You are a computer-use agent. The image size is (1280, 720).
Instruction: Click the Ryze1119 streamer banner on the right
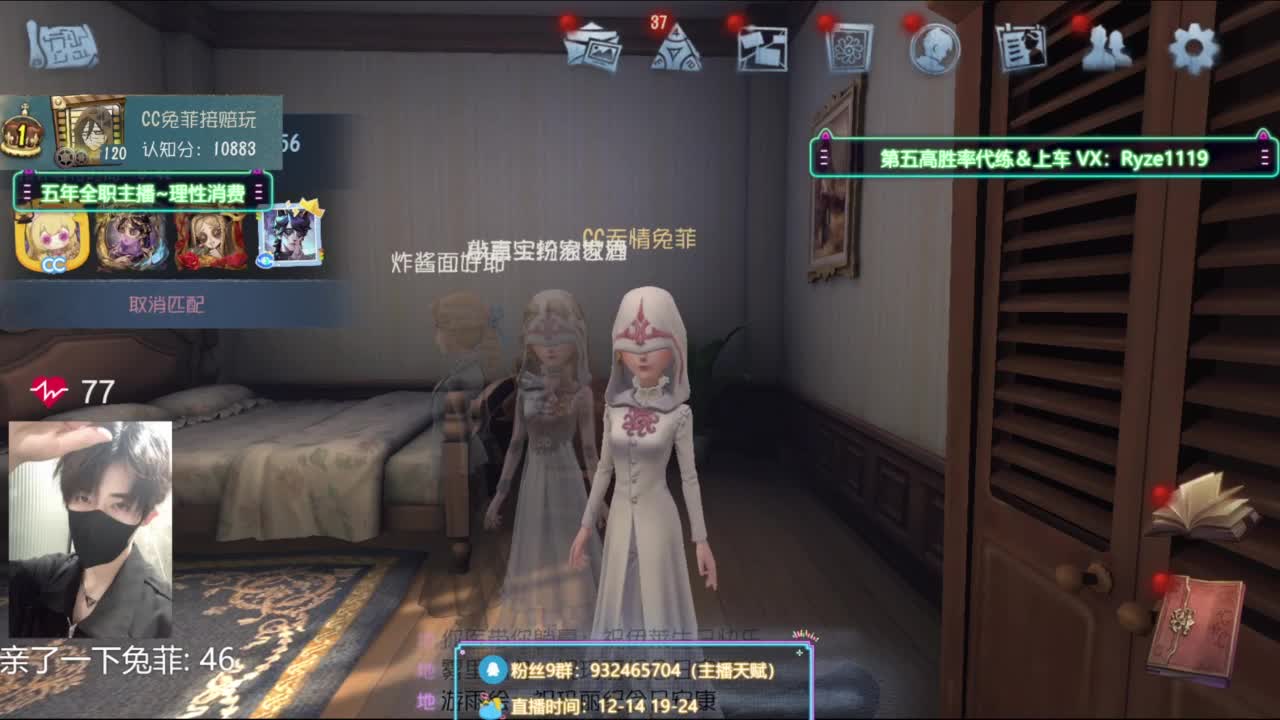click(1040, 153)
